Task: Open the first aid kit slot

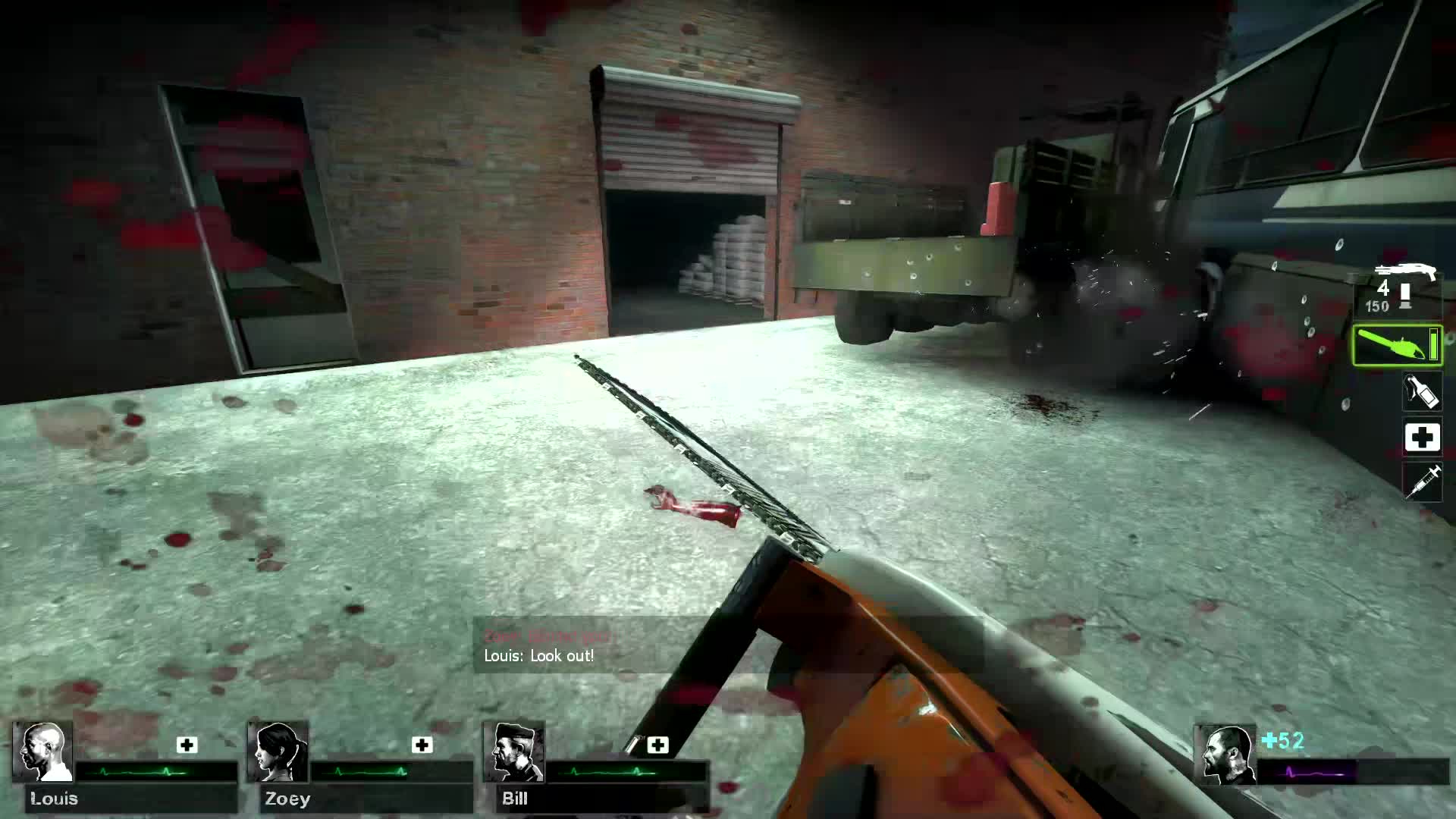Action: pyautogui.click(x=1423, y=438)
